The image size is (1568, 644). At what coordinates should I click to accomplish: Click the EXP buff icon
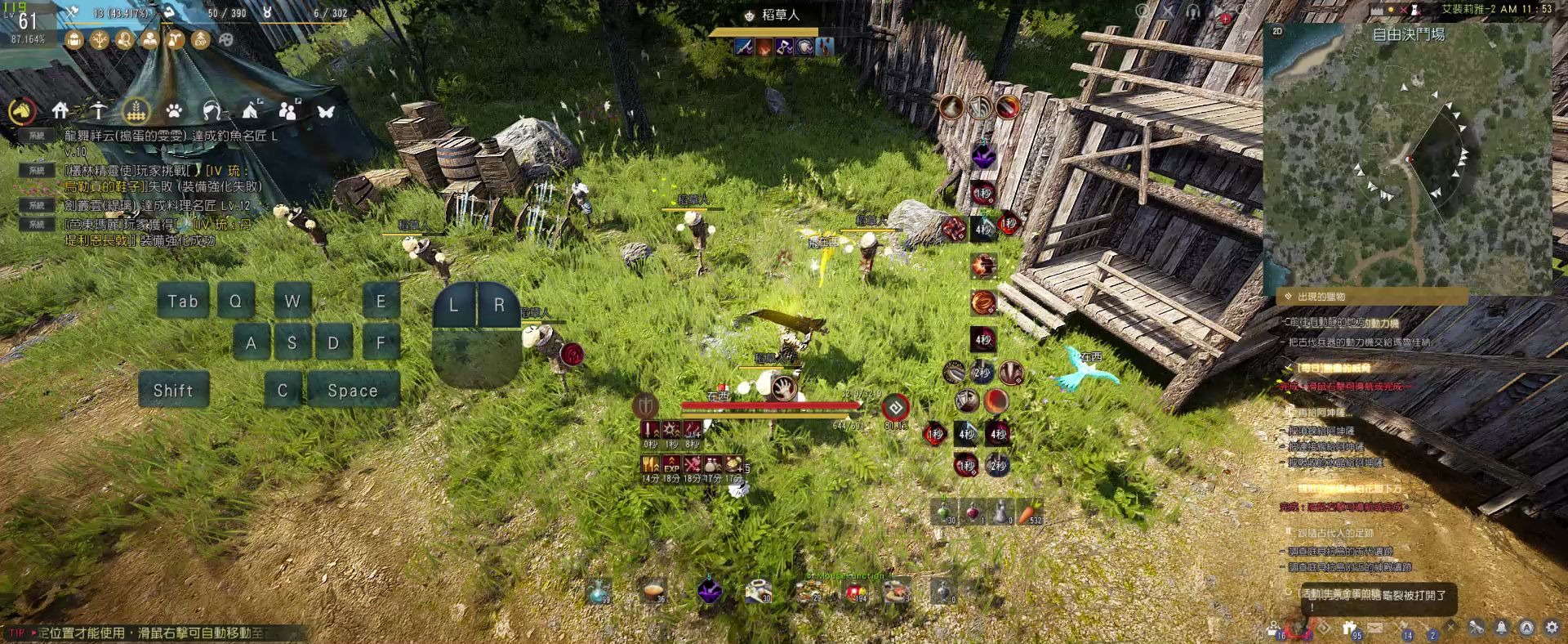[201, 39]
